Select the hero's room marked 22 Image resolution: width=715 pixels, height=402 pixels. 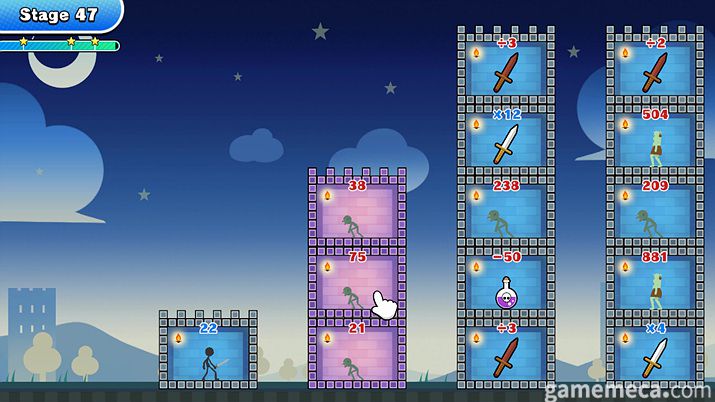click(208, 354)
